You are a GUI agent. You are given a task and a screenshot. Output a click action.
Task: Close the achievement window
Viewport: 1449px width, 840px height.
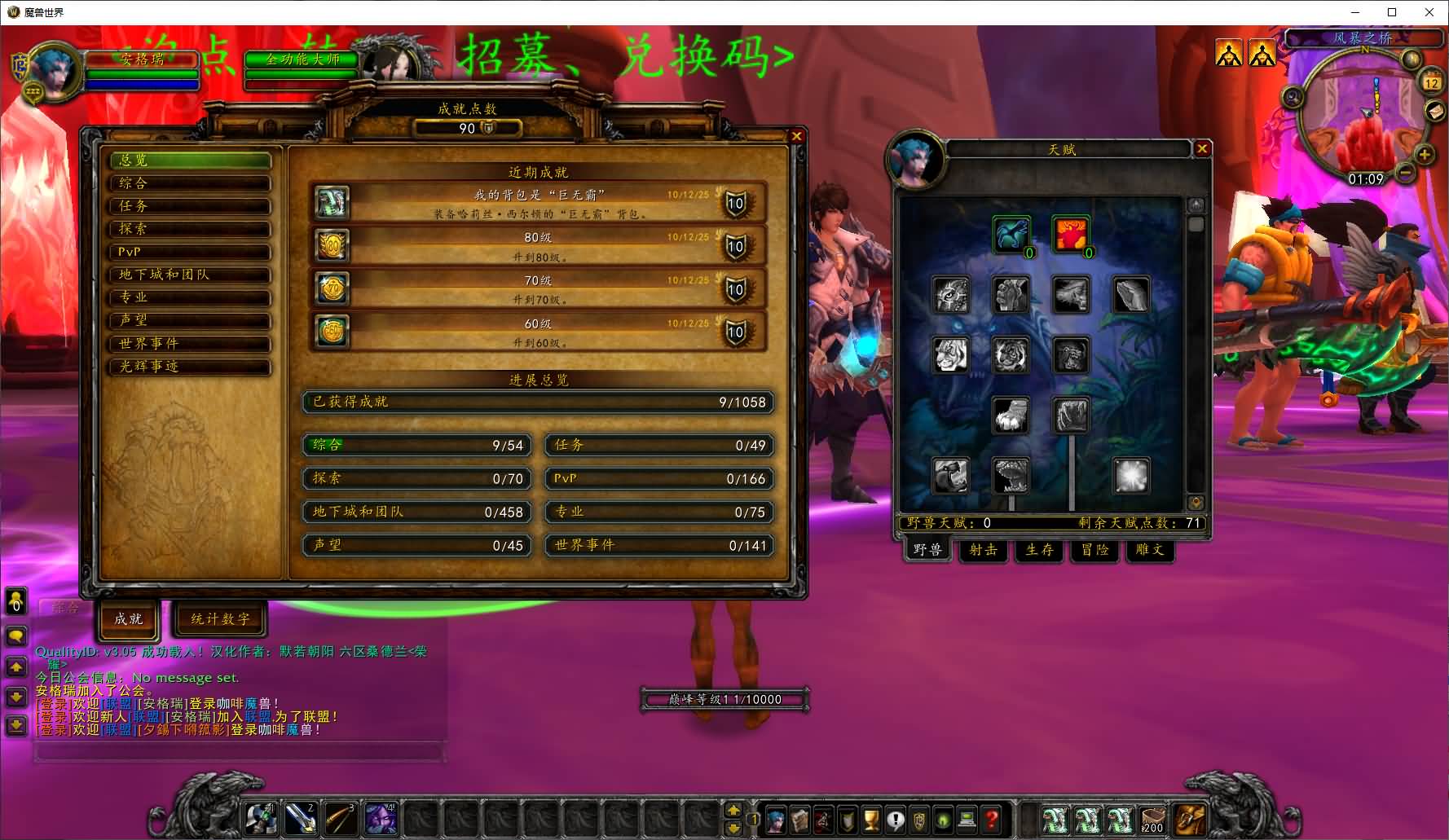[x=796, y=136]
